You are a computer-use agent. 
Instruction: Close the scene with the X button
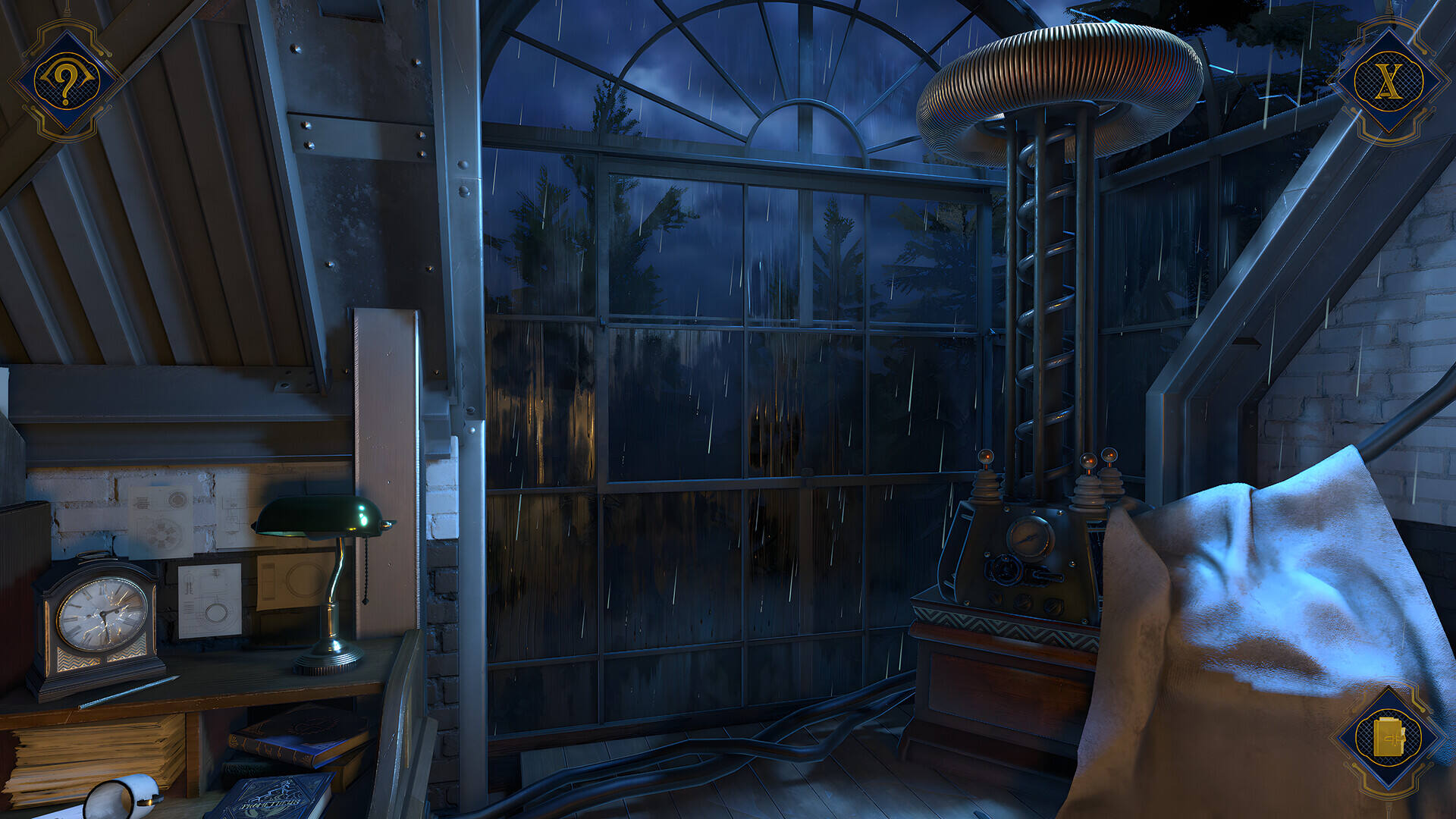point(1389,80)
